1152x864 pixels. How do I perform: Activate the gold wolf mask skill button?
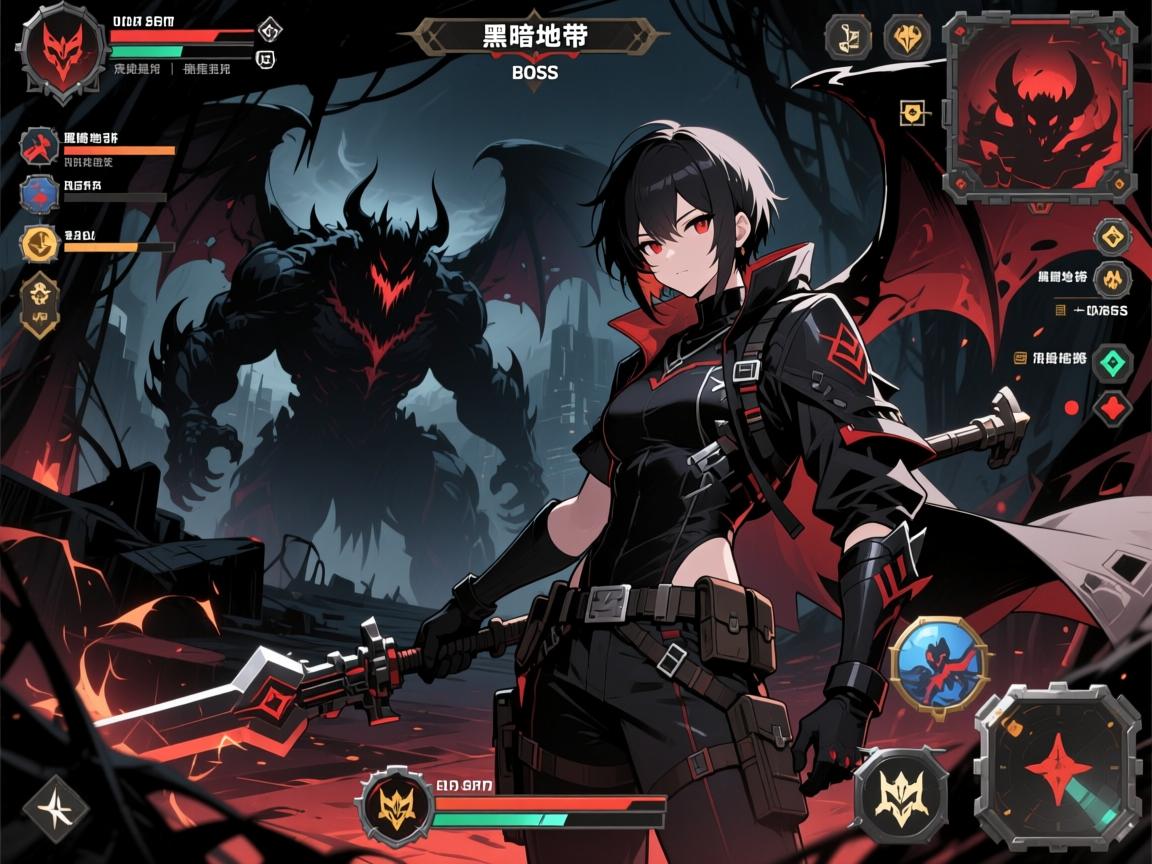(900, 790)
